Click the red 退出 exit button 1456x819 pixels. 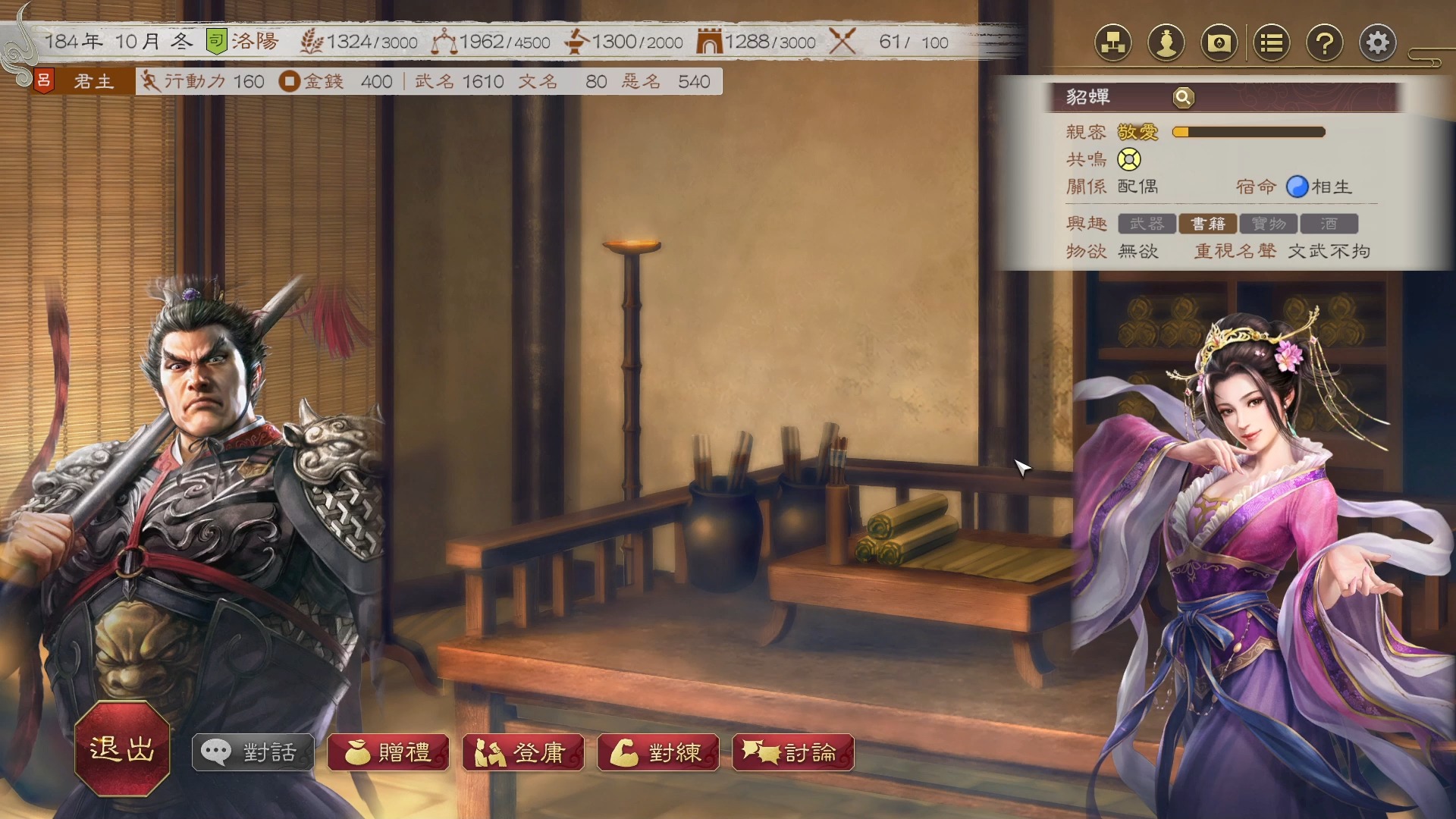coord(122,749)
